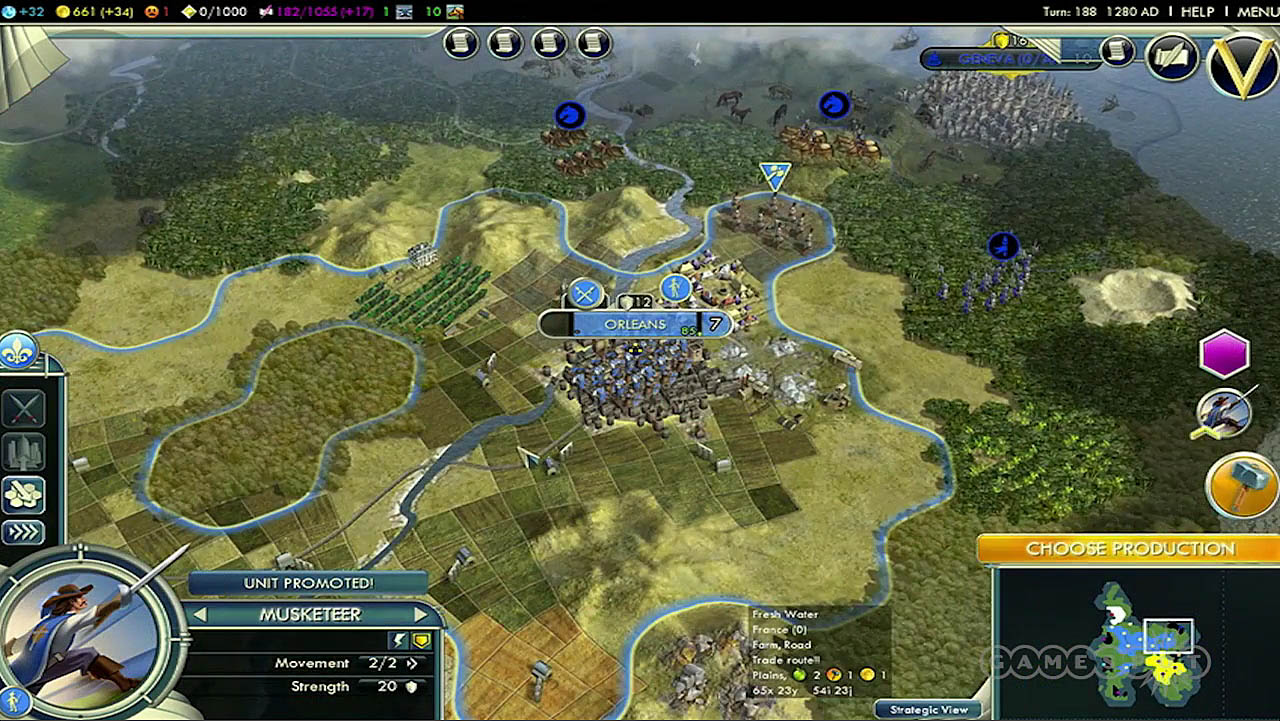Choose the city buildings unit action
Screen dimensions: 1280x721
(x=23, y=451)
